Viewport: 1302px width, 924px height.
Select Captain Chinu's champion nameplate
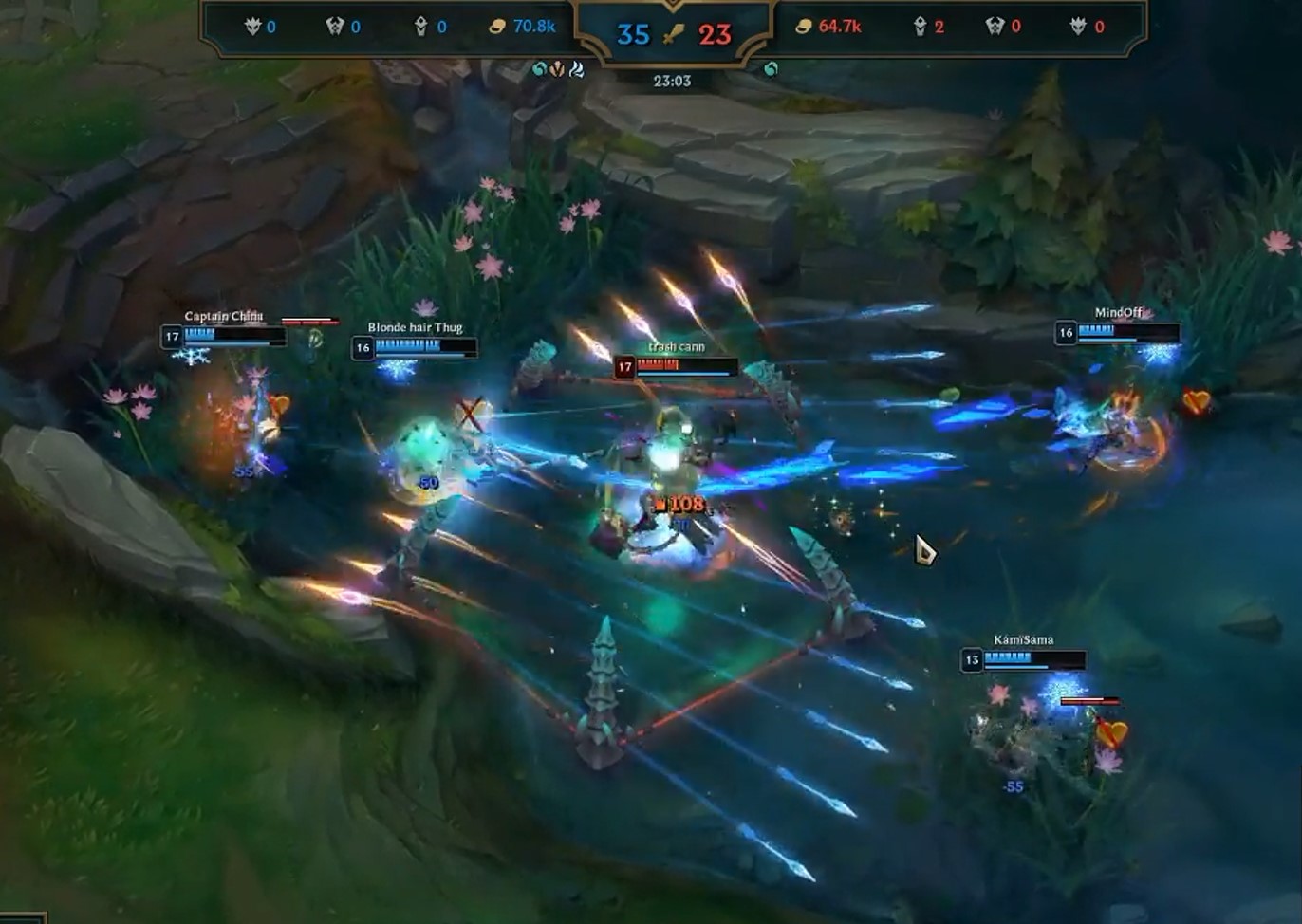(224, 314)
